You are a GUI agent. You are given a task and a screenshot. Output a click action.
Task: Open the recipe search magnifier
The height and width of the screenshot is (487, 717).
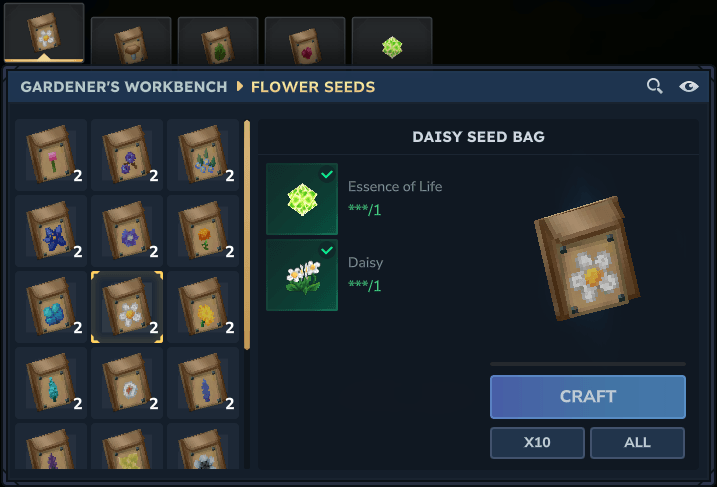[x=655, y=86]
